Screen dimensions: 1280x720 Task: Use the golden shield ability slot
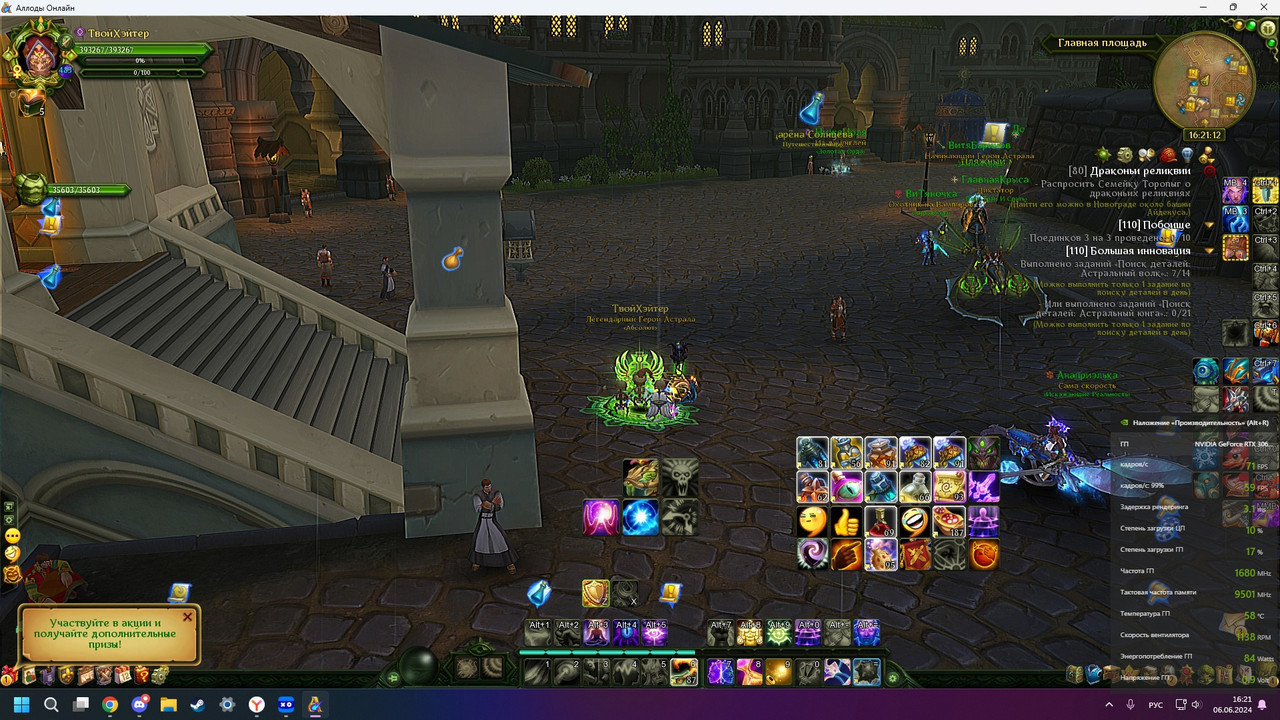click(596, 594)
